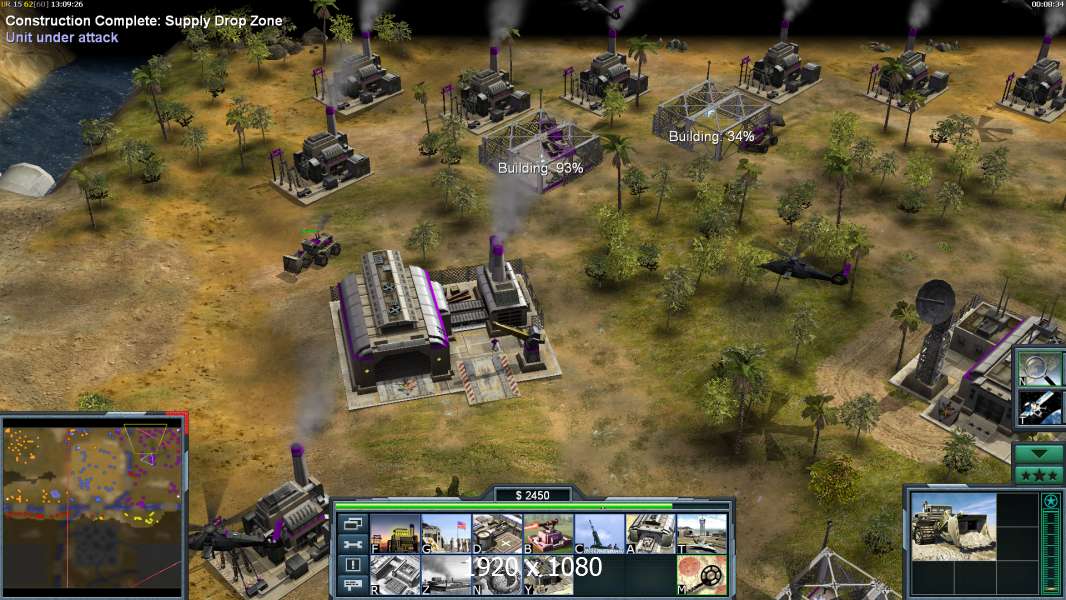
Task: Choose the Supply Center build icon
Action: click(x=497, y=533)
